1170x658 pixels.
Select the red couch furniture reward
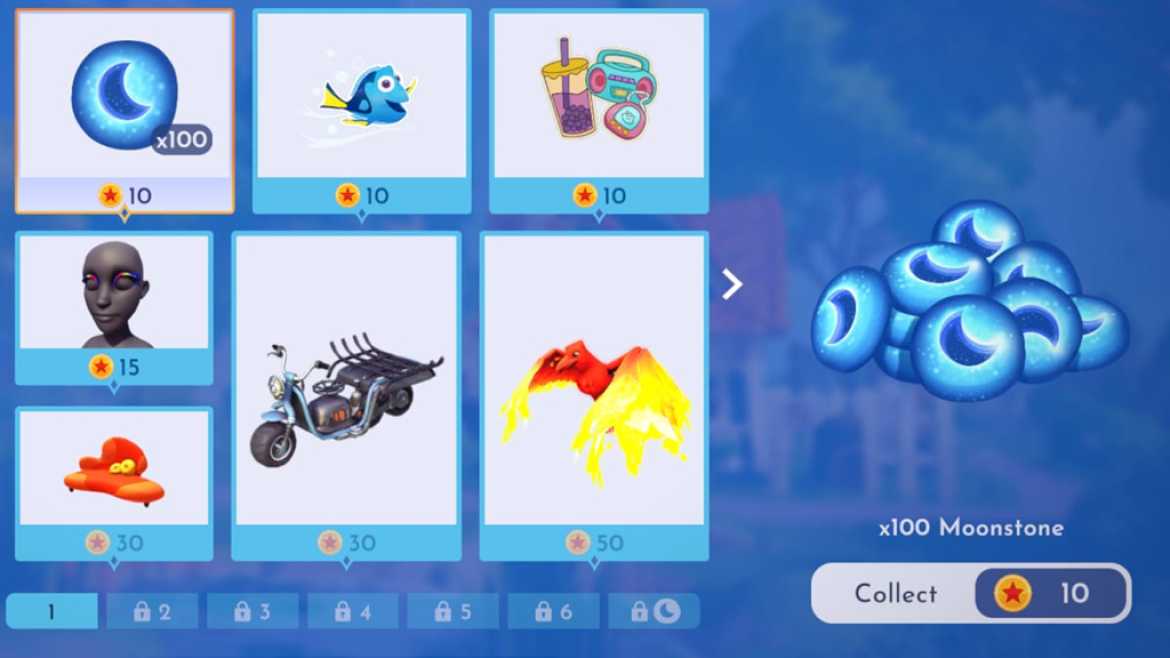click(114, 482)
